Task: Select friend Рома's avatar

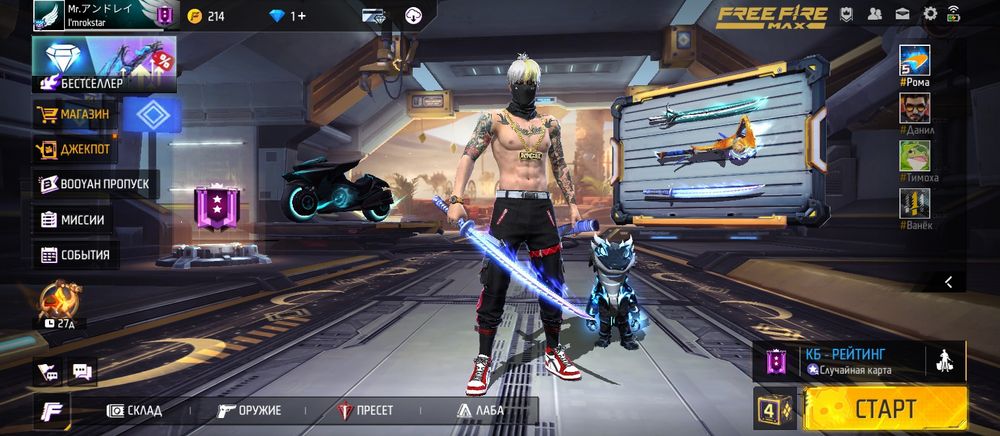Action: coord(914,61)
